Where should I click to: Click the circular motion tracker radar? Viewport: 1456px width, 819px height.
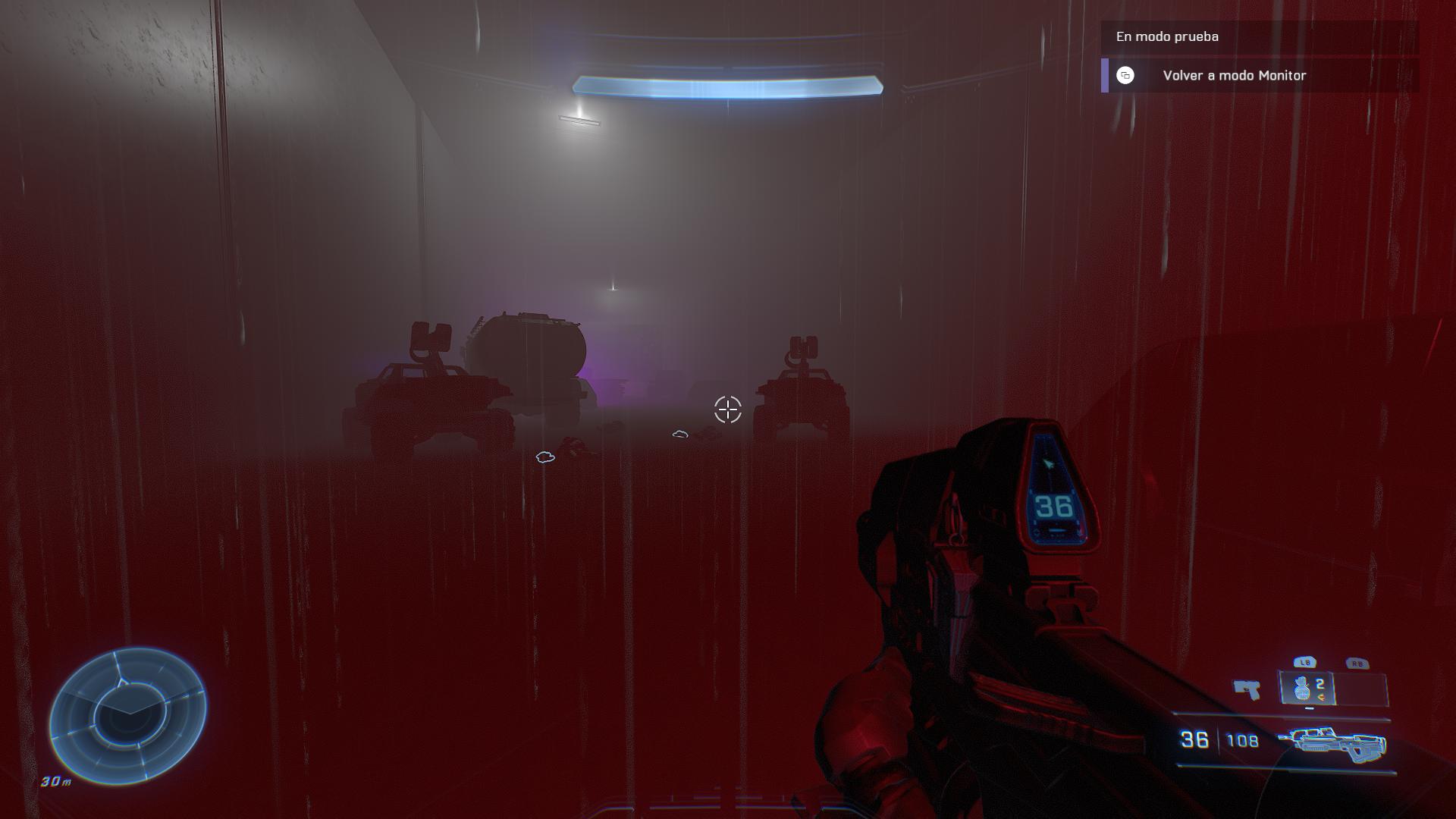click(128, 716)
